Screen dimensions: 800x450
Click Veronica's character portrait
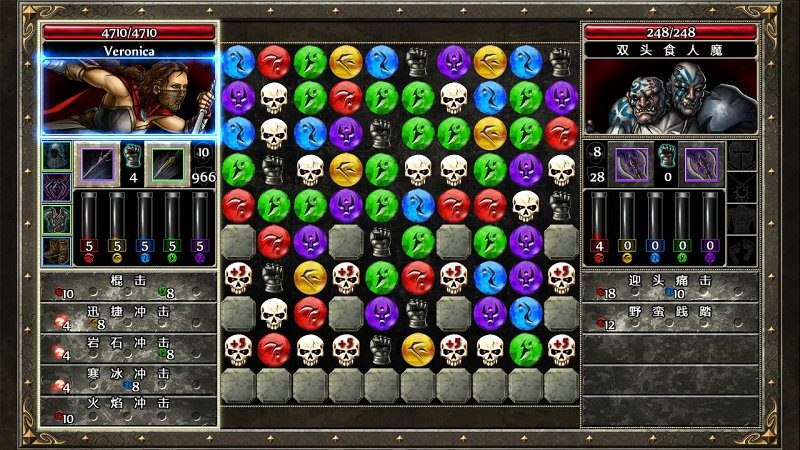(129, 96)
